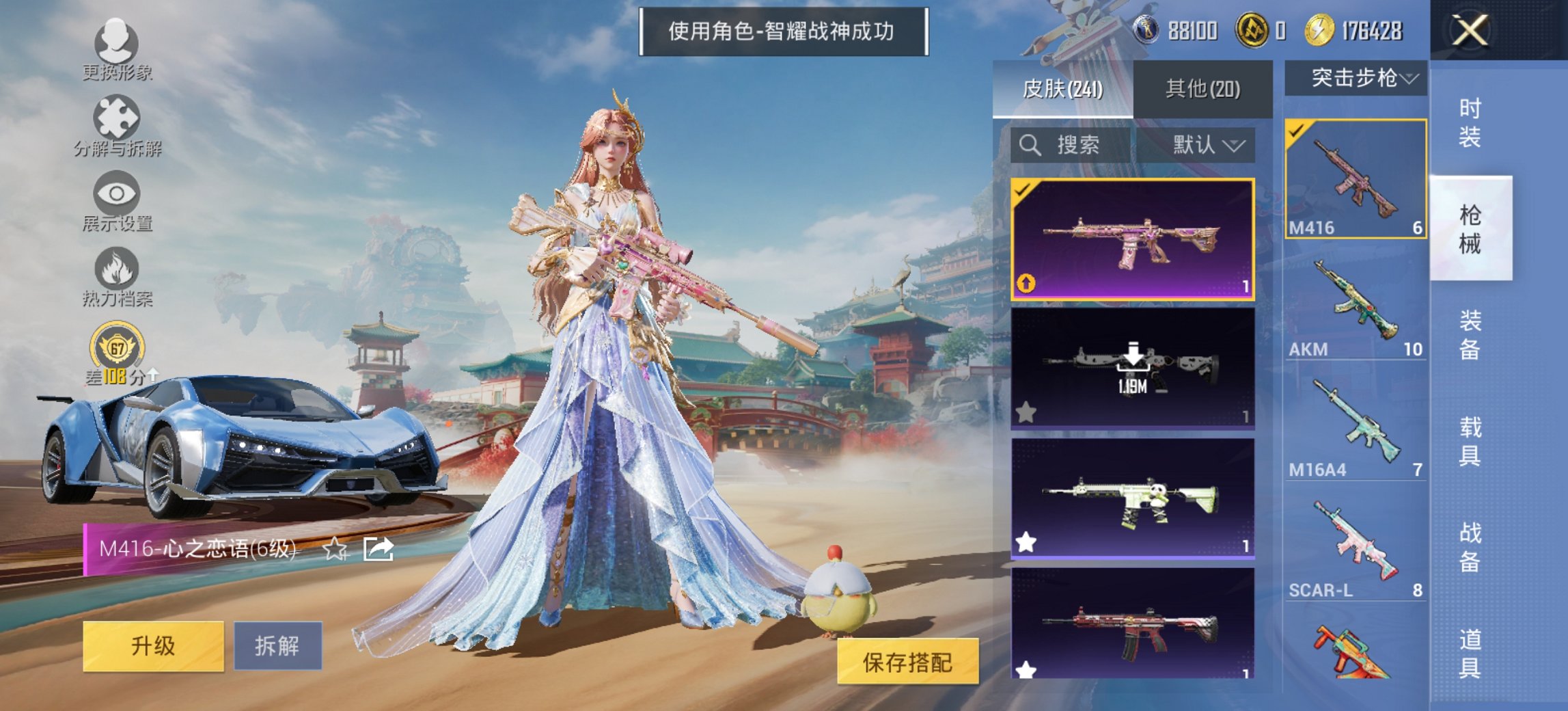Click the 差108分 level progress indicator
Viewport: 1568px width, 711px height.
tap(116, 375)
